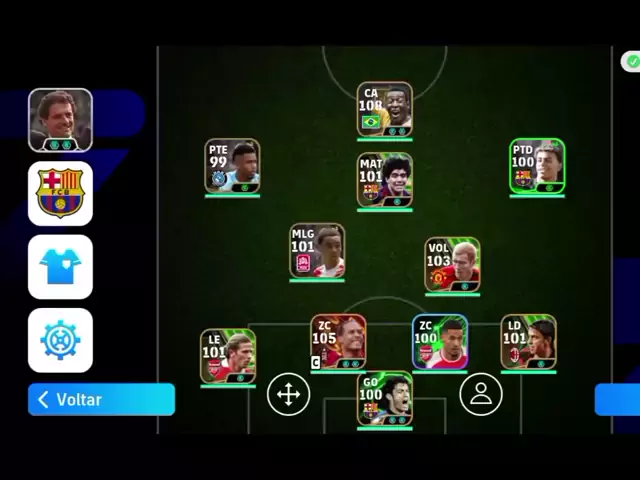Pick the captain ZC card rated 105
Image resolution: width=640 pixels, height=480 pixels.
(338, 342)
